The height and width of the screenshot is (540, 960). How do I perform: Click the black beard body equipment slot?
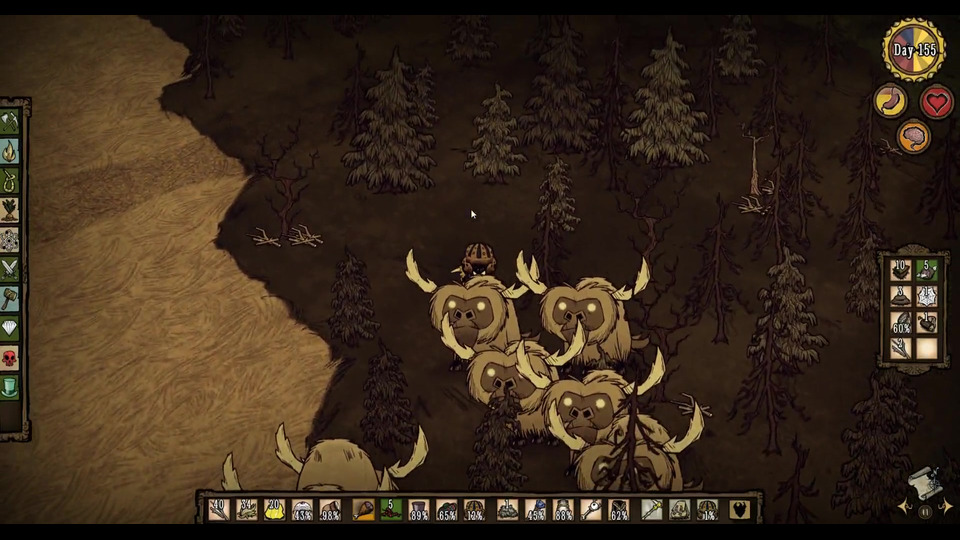(x=739, y=510)
